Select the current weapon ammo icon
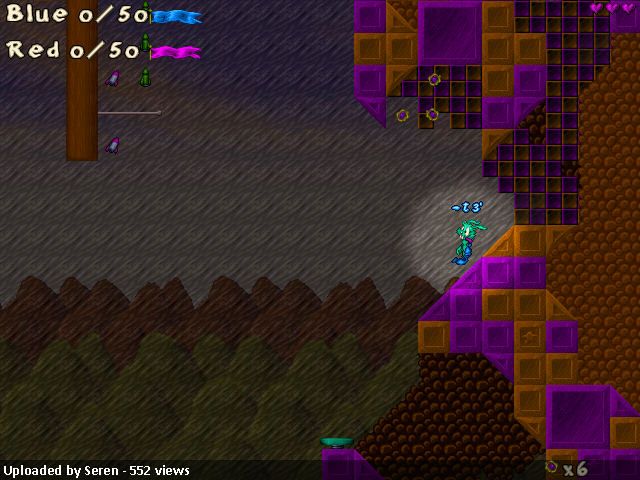 tap(551, 467)
